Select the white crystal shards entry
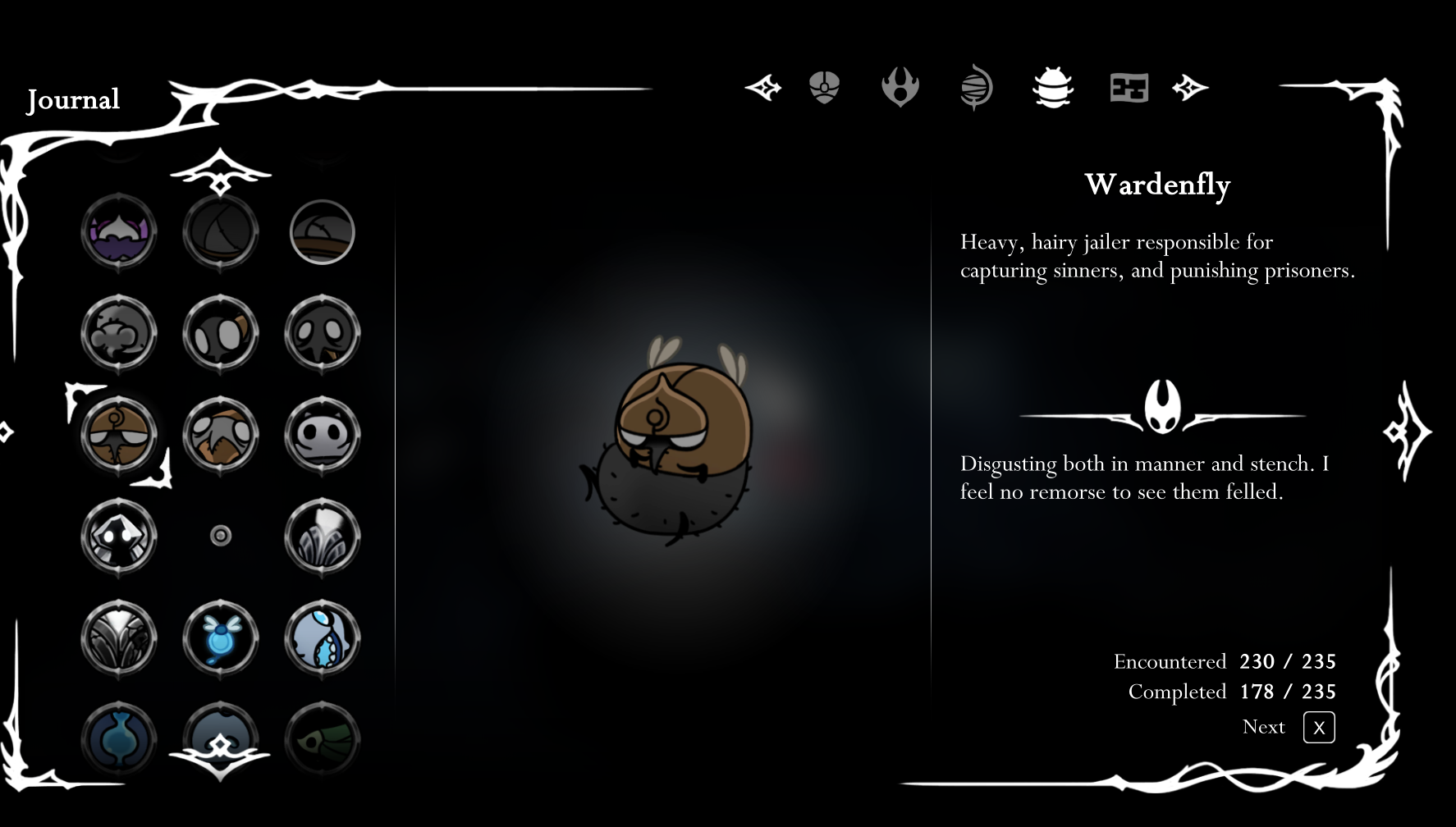Screen dimensions: 1456x827 (322, 537)
